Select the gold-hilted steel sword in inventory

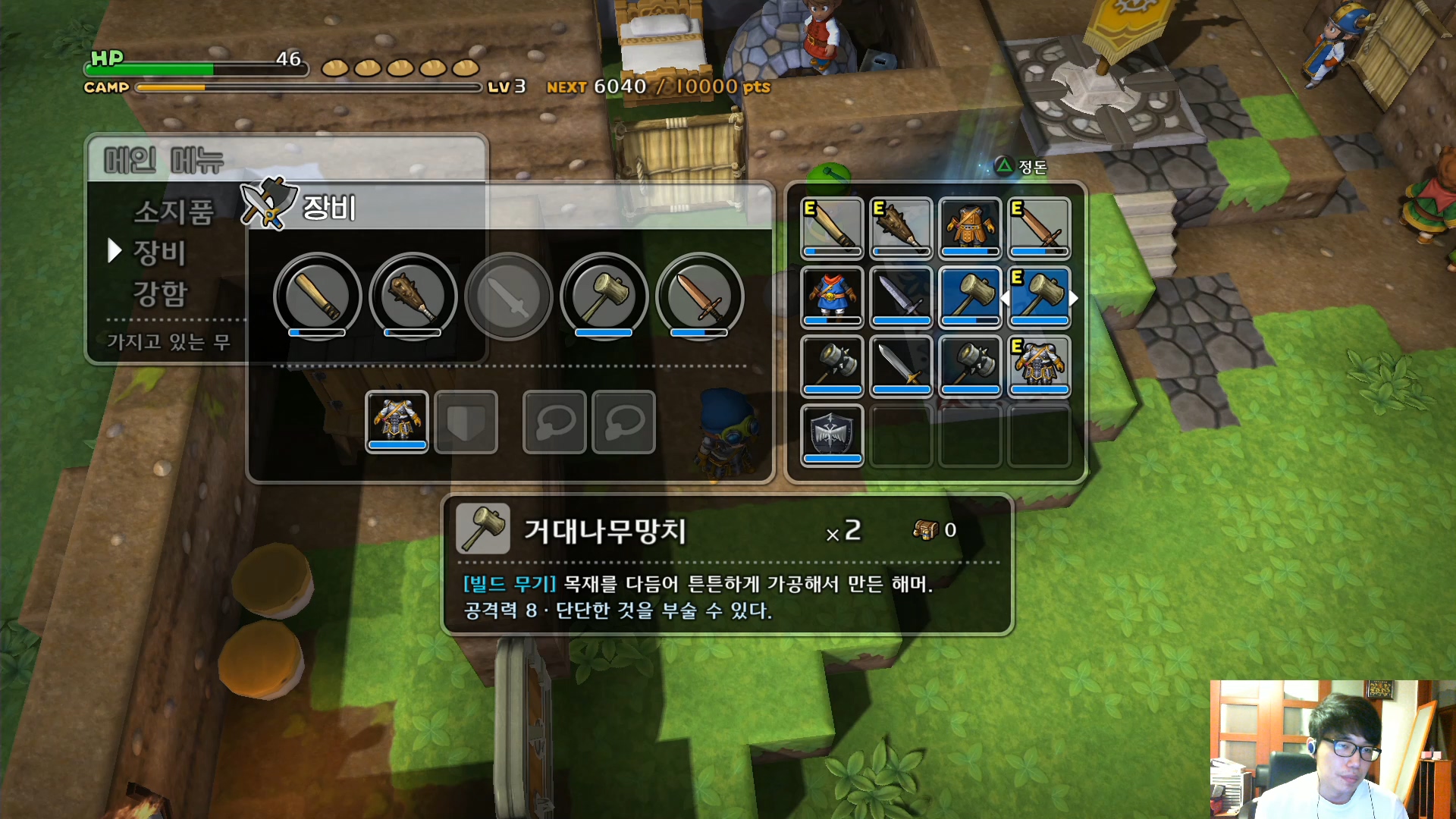tap(901, 366)
